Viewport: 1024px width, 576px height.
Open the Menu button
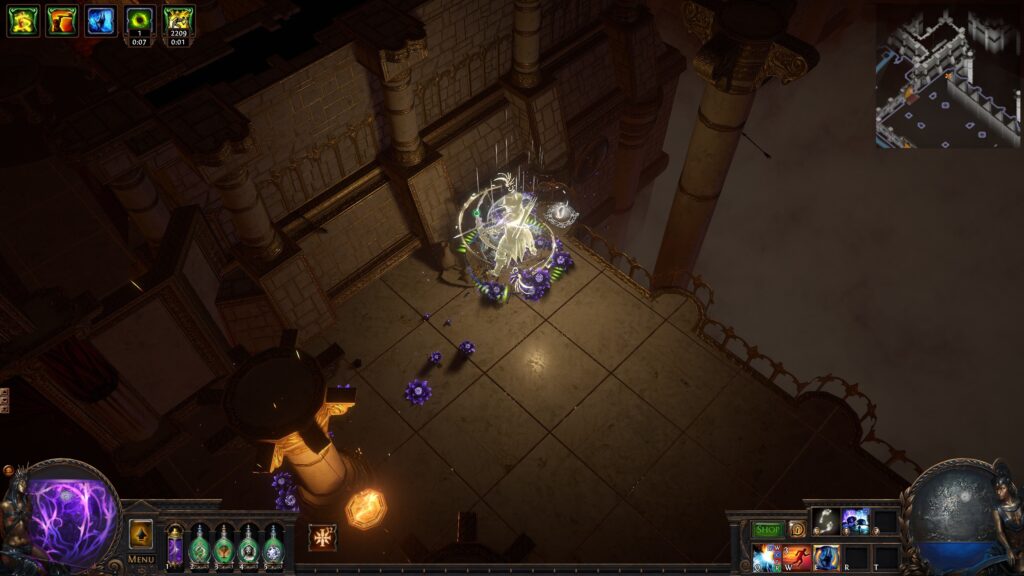(141, 559)
